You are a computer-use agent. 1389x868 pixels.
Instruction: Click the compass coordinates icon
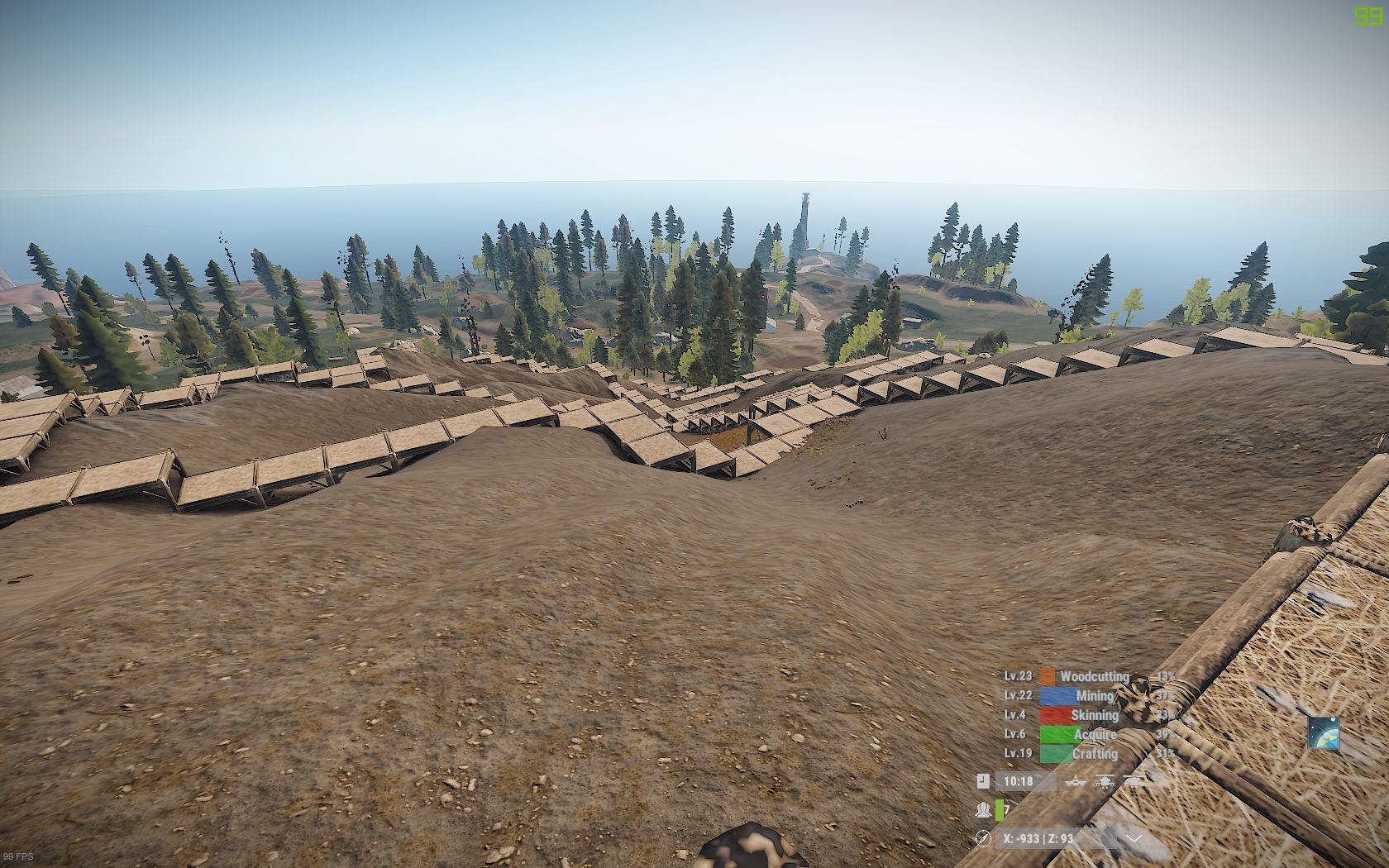(983, 838)
